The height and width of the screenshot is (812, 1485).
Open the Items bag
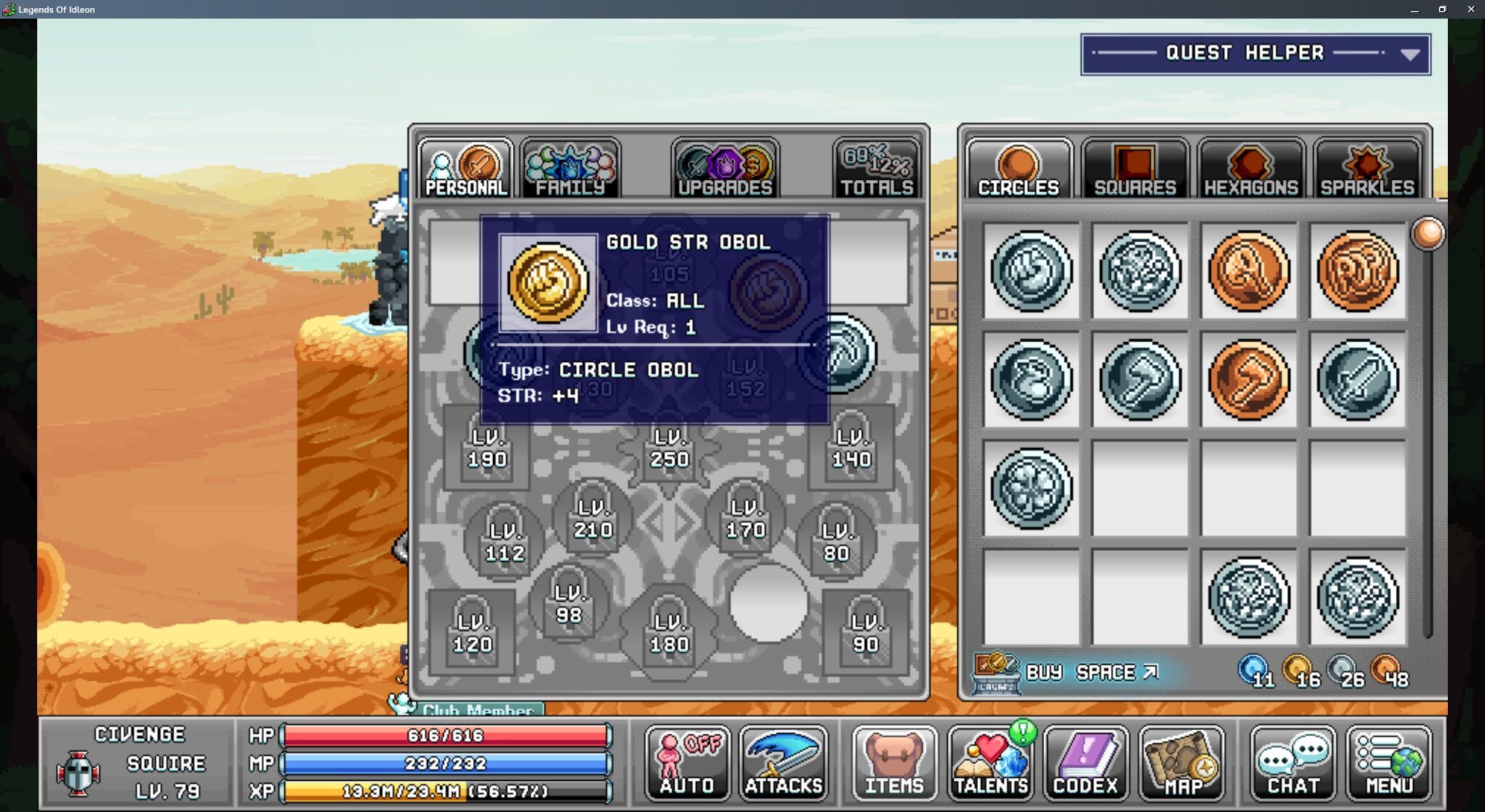point(894,763)
